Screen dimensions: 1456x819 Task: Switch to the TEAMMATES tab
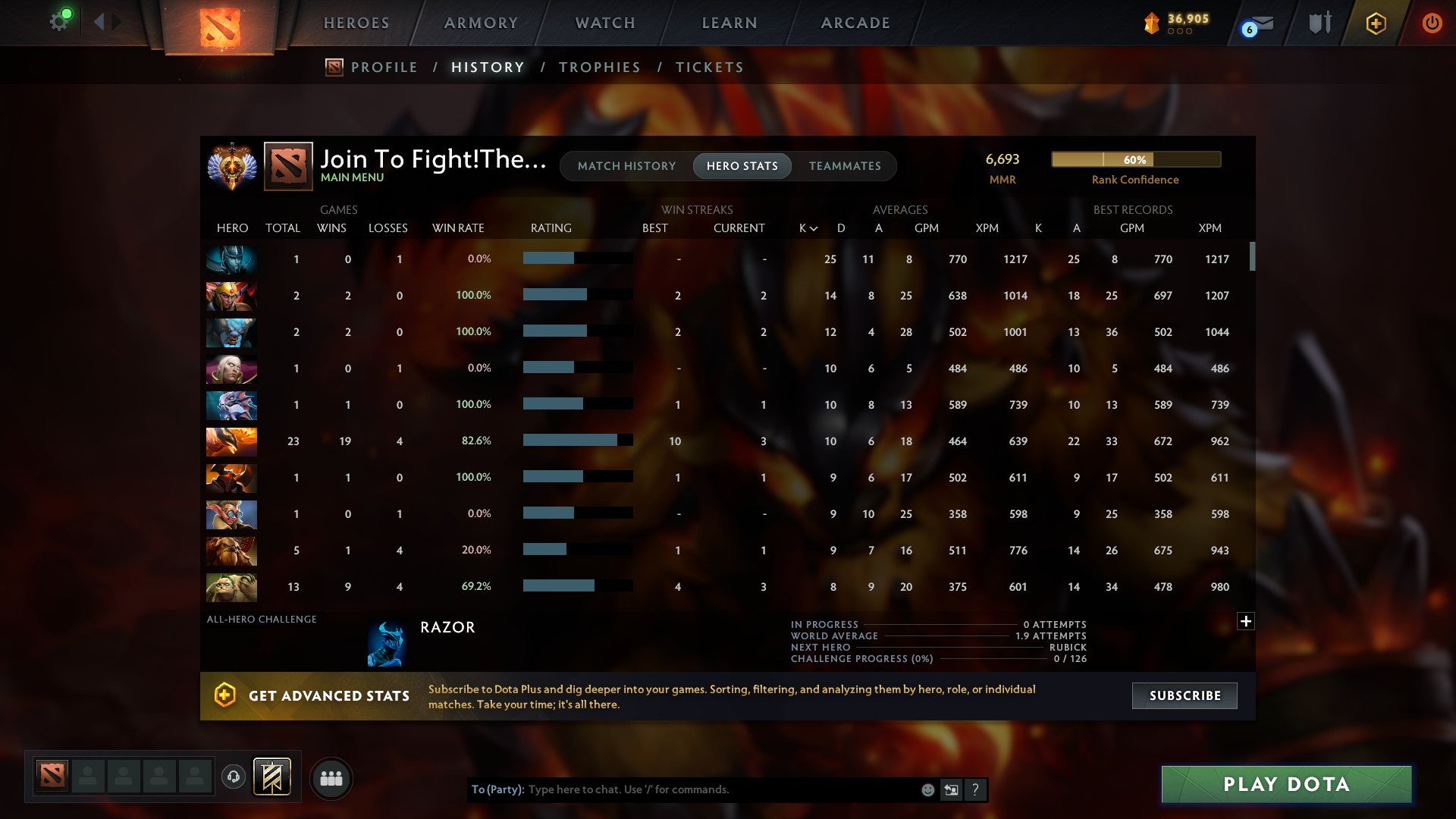[845, 165]
